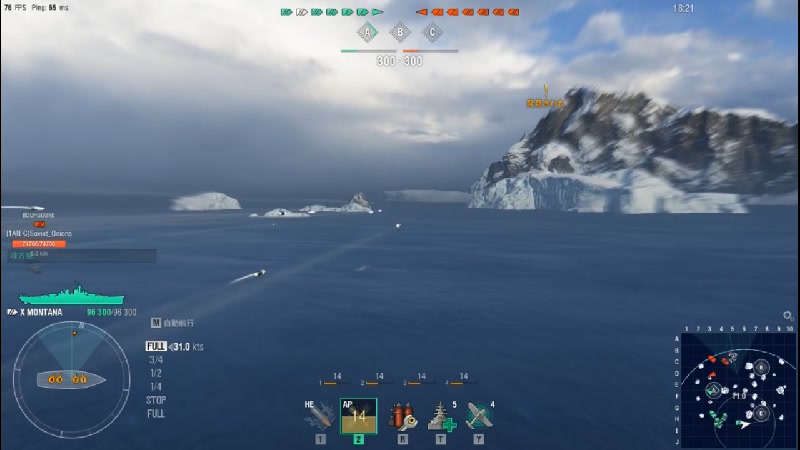Image resolution: width=800 pixels, height=450 pixels.
Task: Click the Montana ship silhouette status
Action: 72,296
